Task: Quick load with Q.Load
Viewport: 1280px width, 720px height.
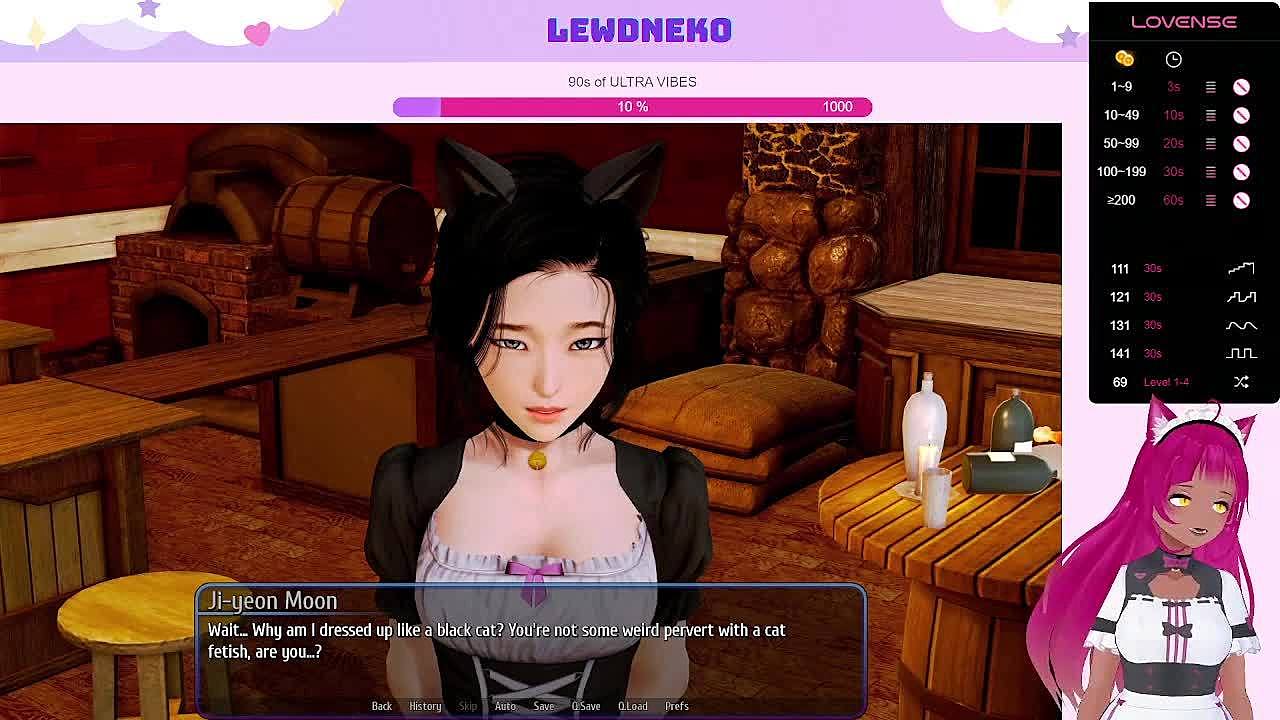Action: tap(633, 706)
